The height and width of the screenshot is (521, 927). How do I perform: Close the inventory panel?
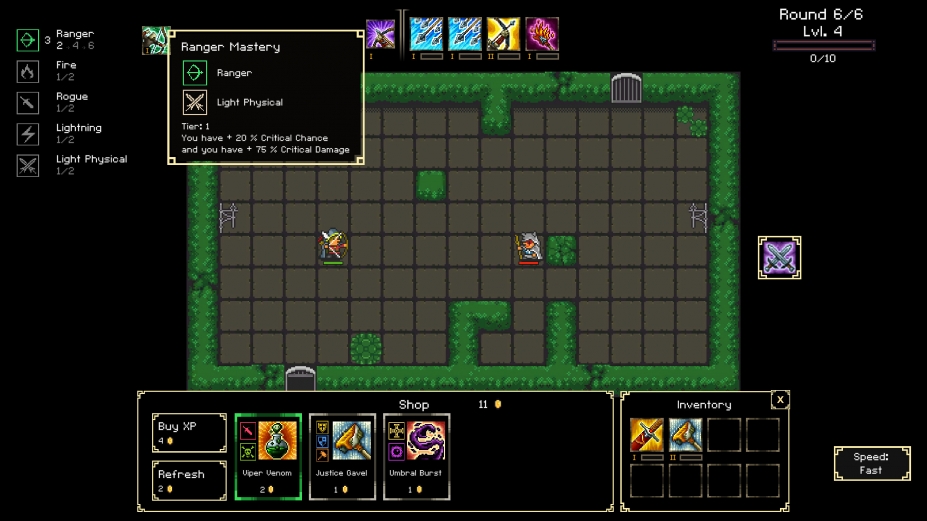[x=780, y=400]
